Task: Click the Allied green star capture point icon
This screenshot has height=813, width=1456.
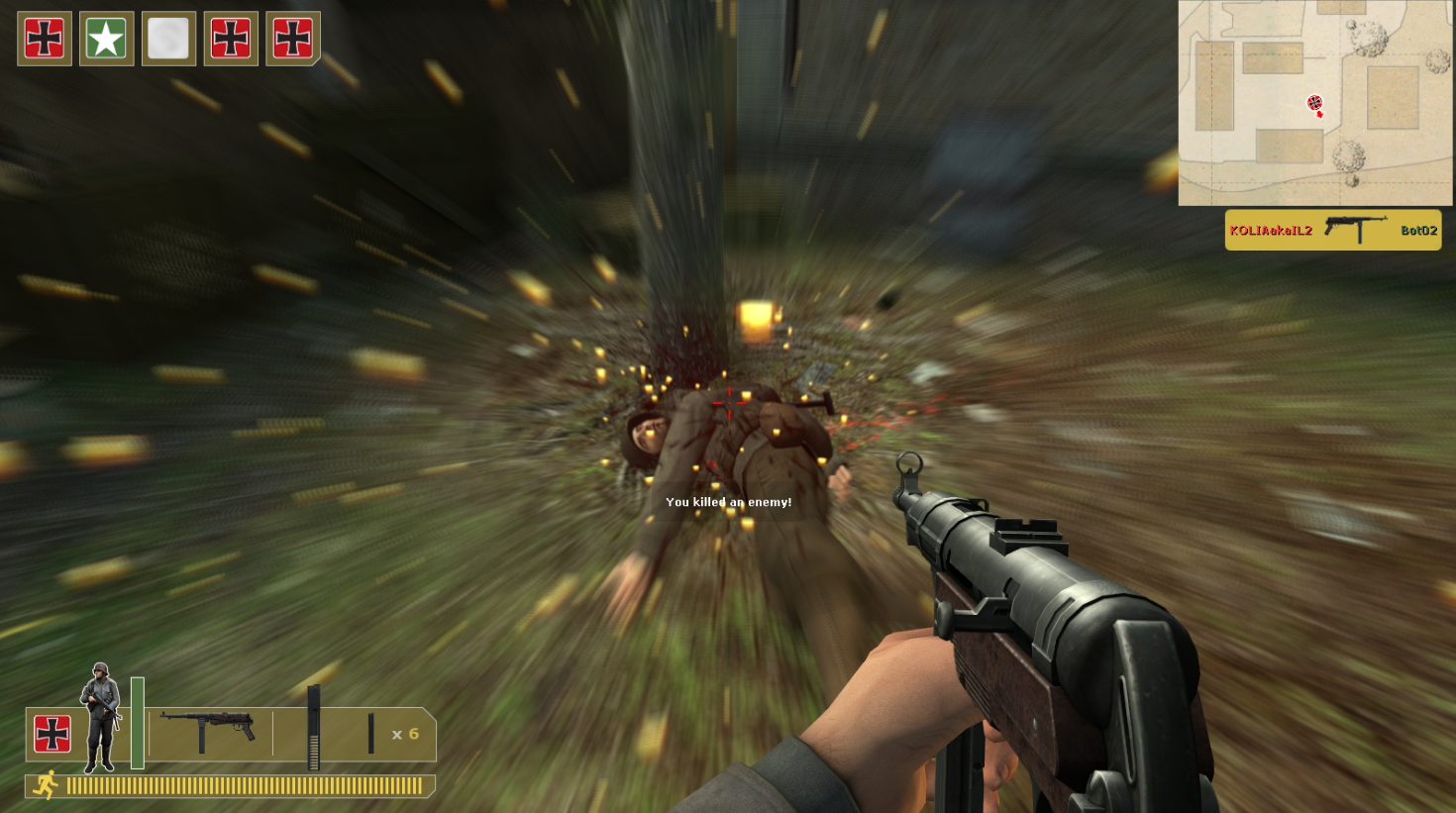Action: tap(106, 39)
